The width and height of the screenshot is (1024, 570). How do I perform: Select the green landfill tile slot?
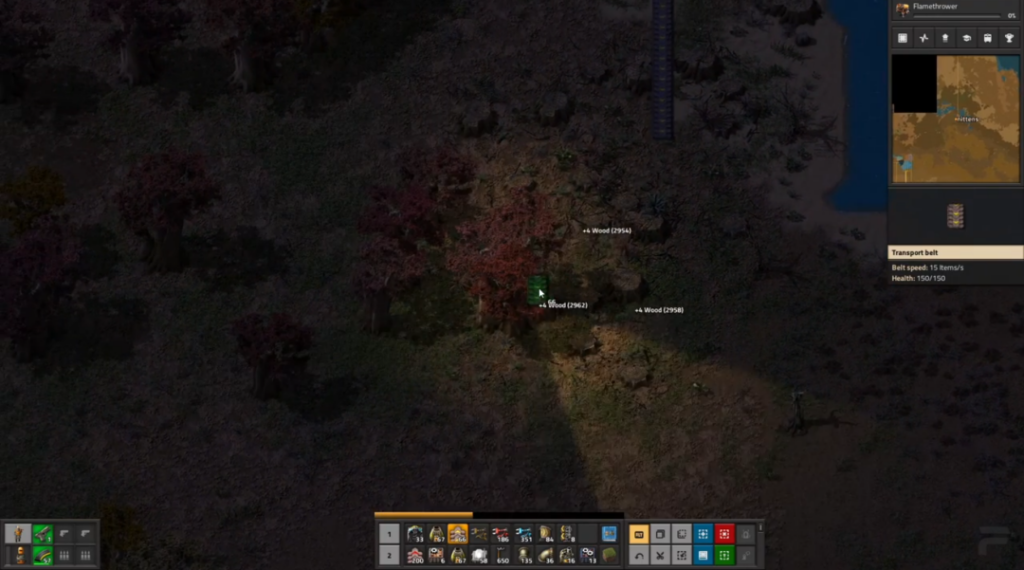tap(609, 555)
